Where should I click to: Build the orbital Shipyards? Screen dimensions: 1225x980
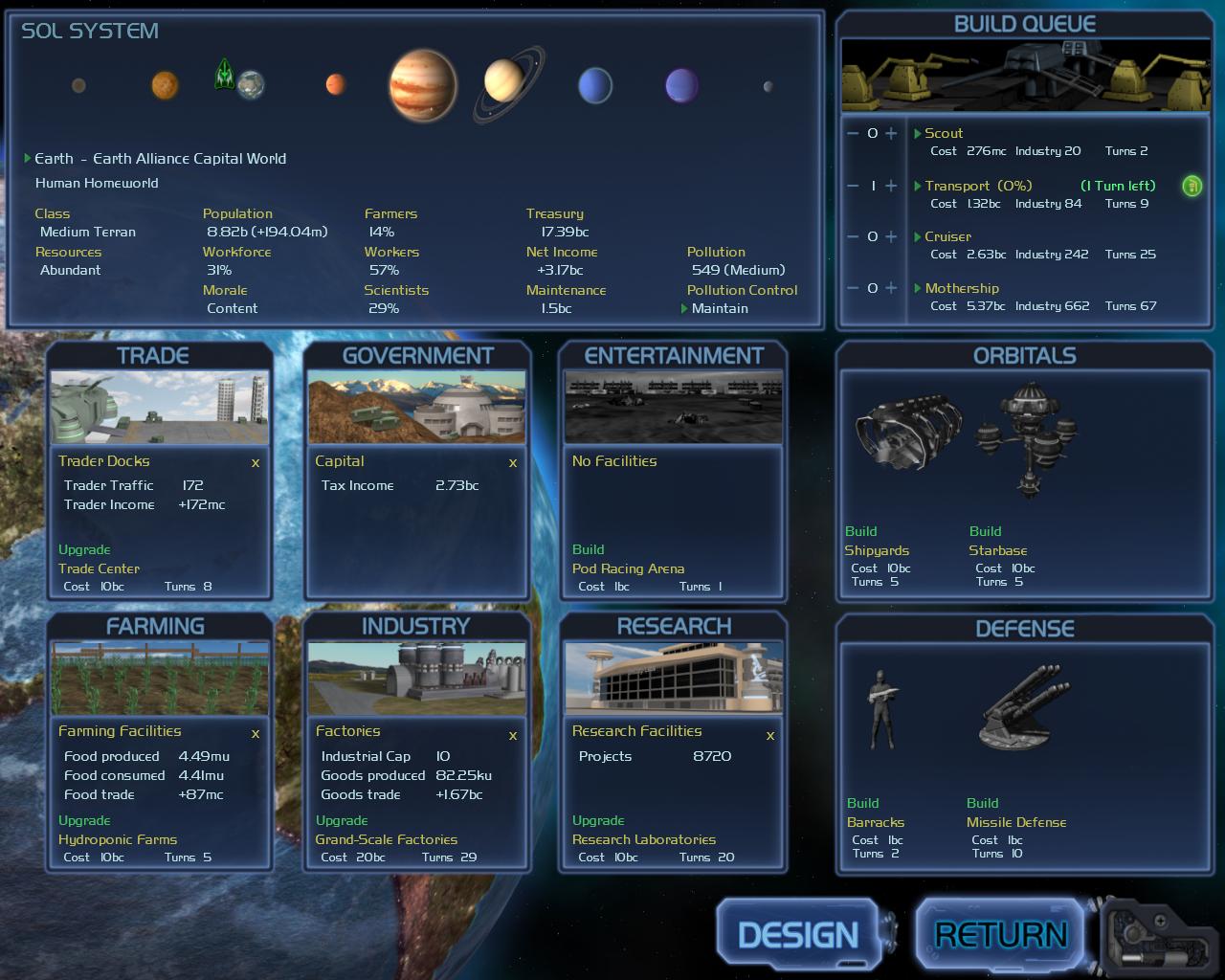click(876, 550)
